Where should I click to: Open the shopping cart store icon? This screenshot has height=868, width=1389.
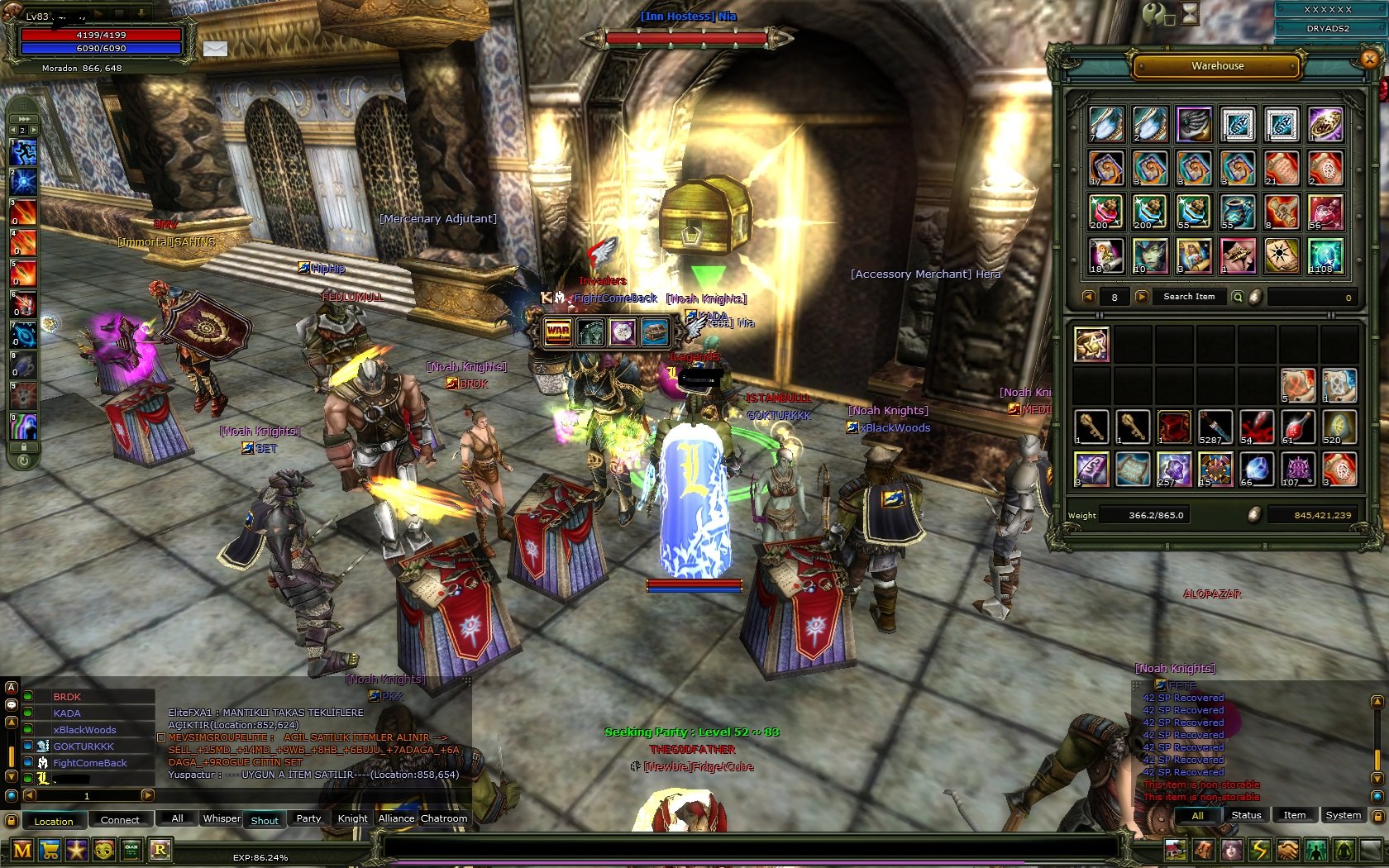tap(50, 850)
